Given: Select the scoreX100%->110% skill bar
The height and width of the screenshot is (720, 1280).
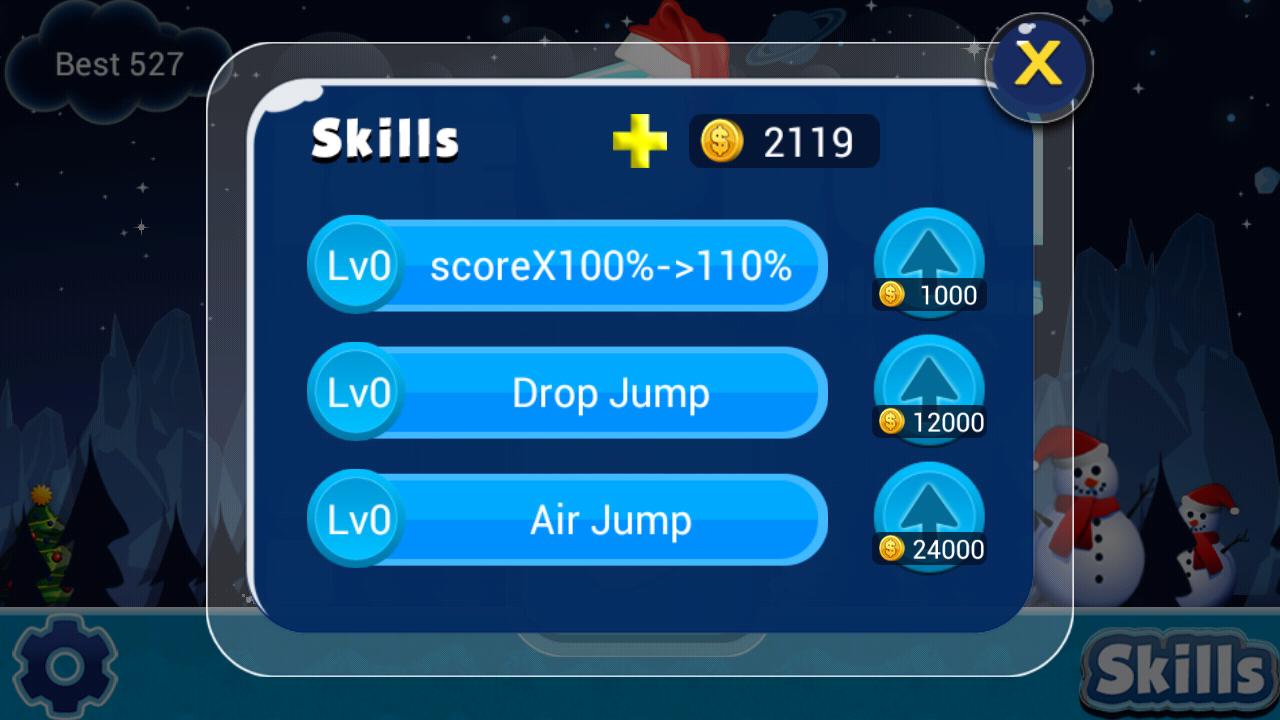Looking at the screenshot, I should coord(610,265).
